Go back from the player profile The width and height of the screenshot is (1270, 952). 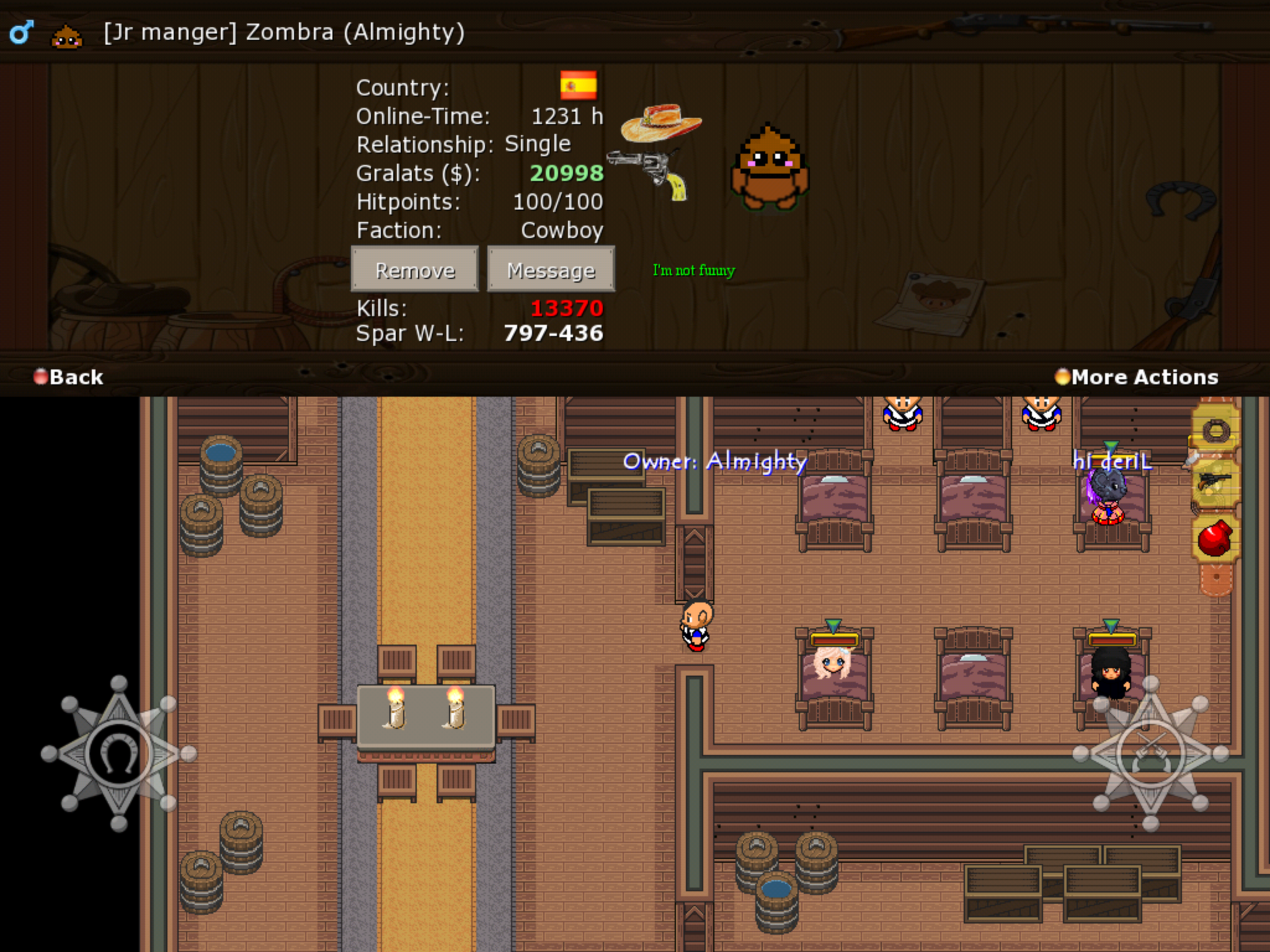68,377
